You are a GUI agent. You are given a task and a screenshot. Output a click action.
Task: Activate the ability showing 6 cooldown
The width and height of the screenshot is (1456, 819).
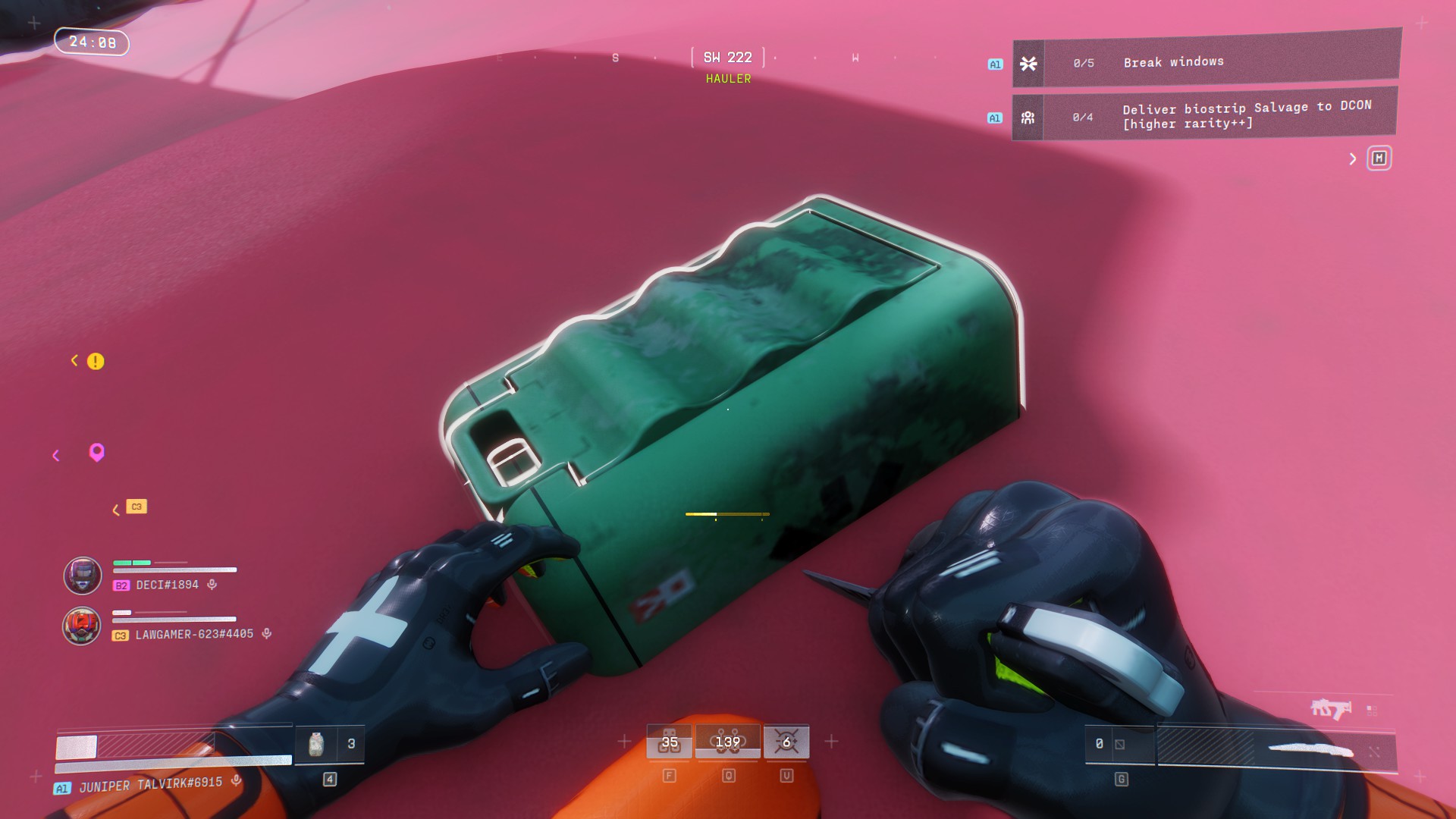point(786,742)
